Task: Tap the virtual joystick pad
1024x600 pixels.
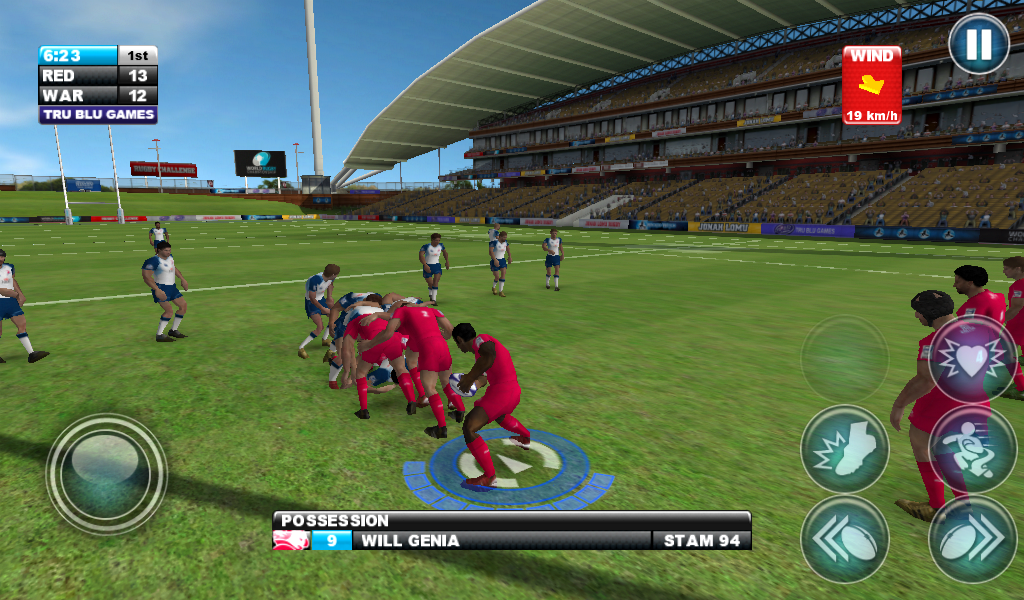Action: 106,474
